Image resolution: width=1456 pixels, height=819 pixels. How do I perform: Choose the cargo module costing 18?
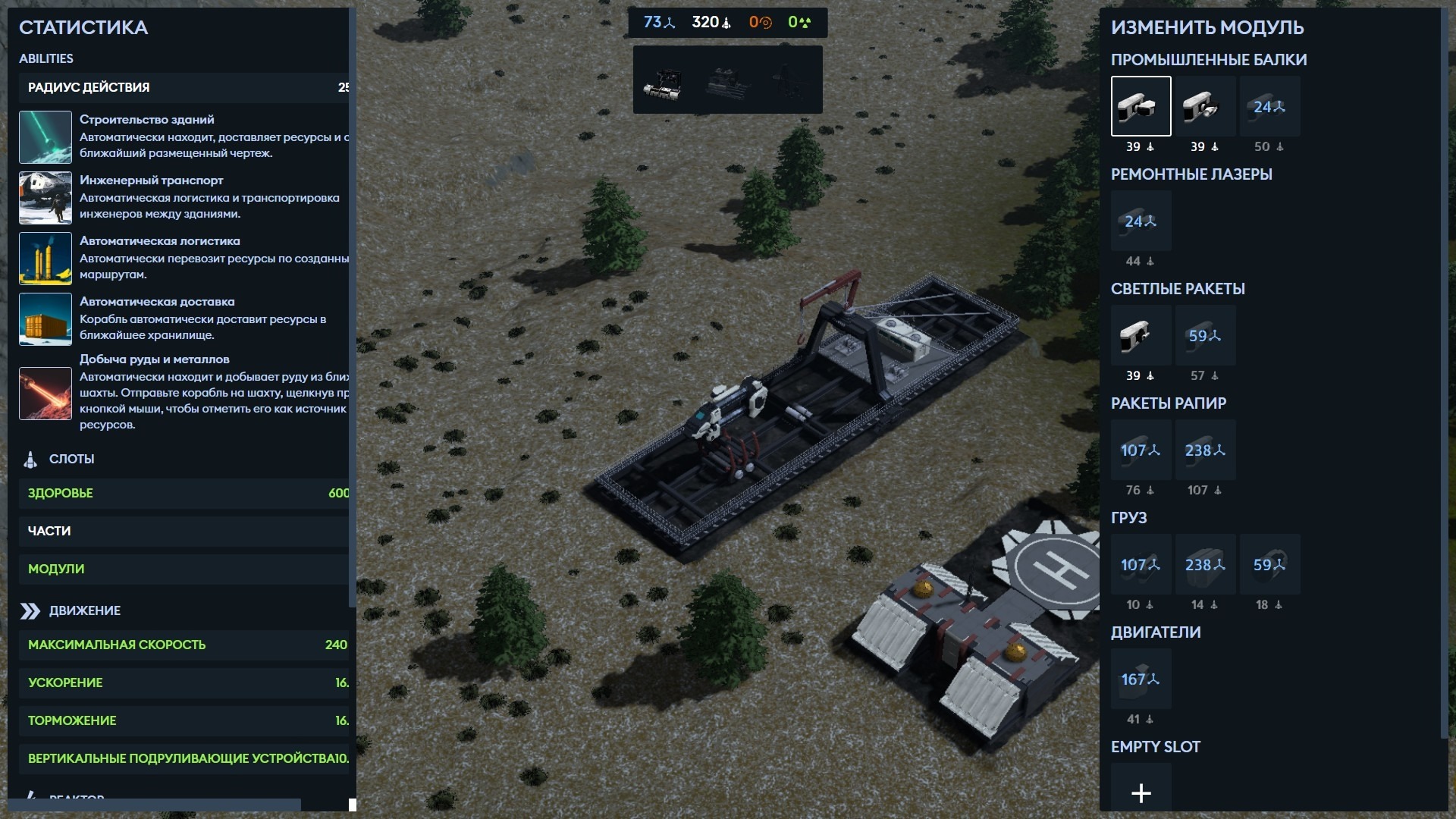(x=1269, y=564)
